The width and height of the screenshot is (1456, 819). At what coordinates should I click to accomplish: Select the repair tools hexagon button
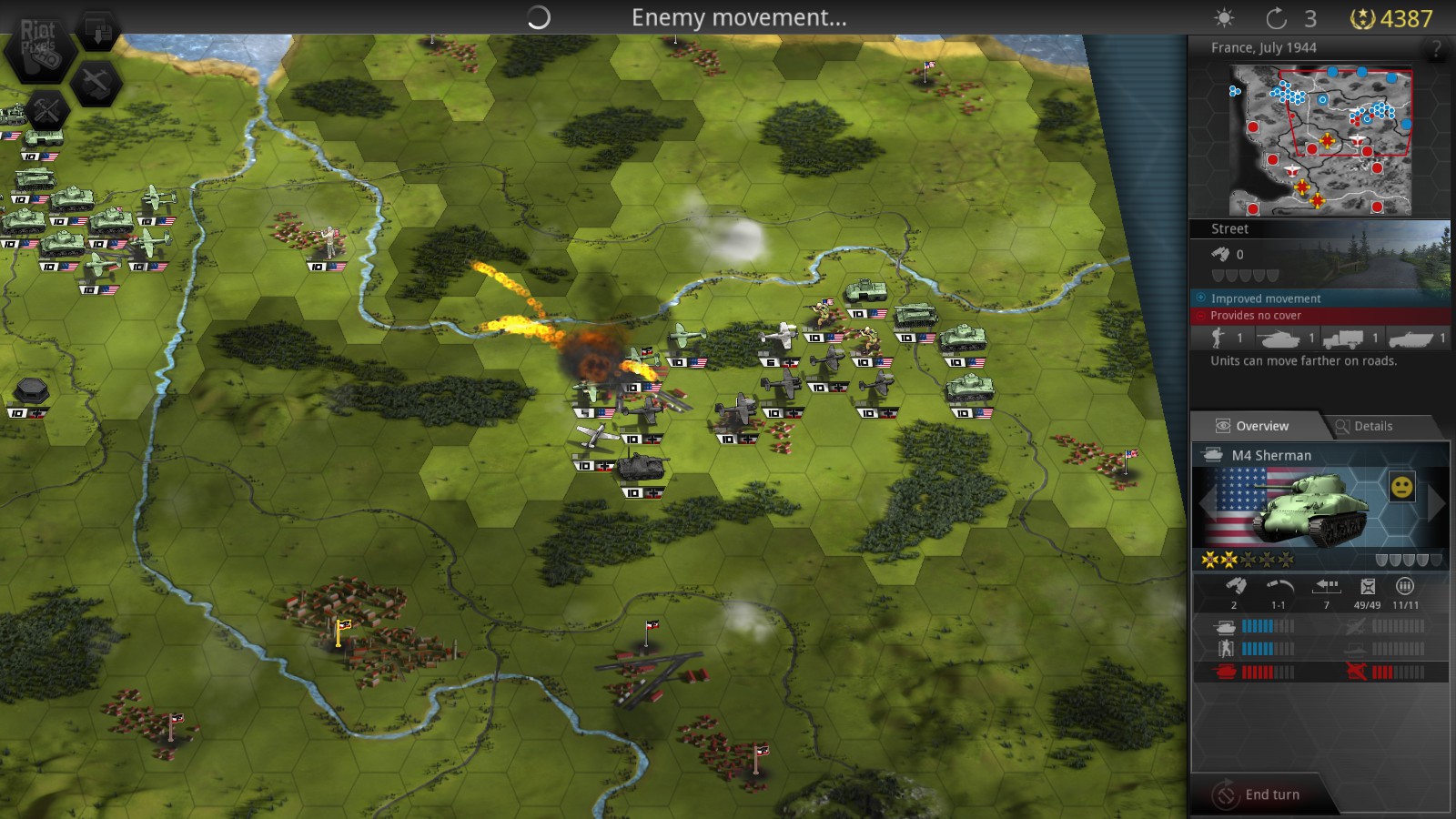click(x=46, y=111)
